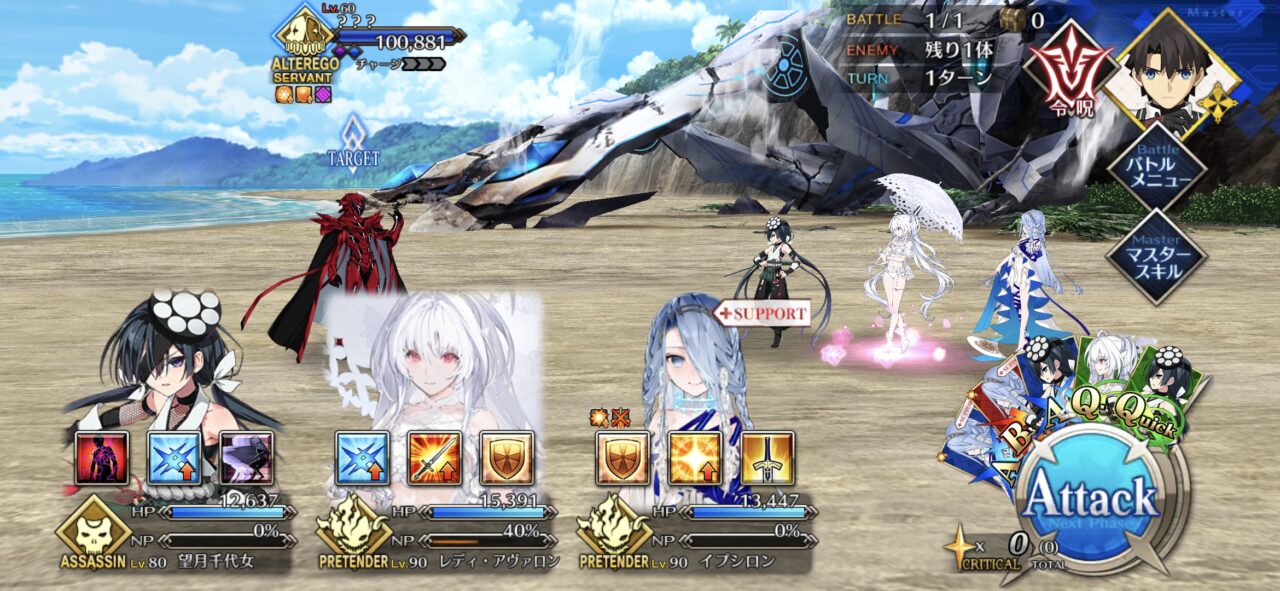Activate Chiyome's purple running-figure skill
This screenshot has height=591, width=1280.
[246, 458]
